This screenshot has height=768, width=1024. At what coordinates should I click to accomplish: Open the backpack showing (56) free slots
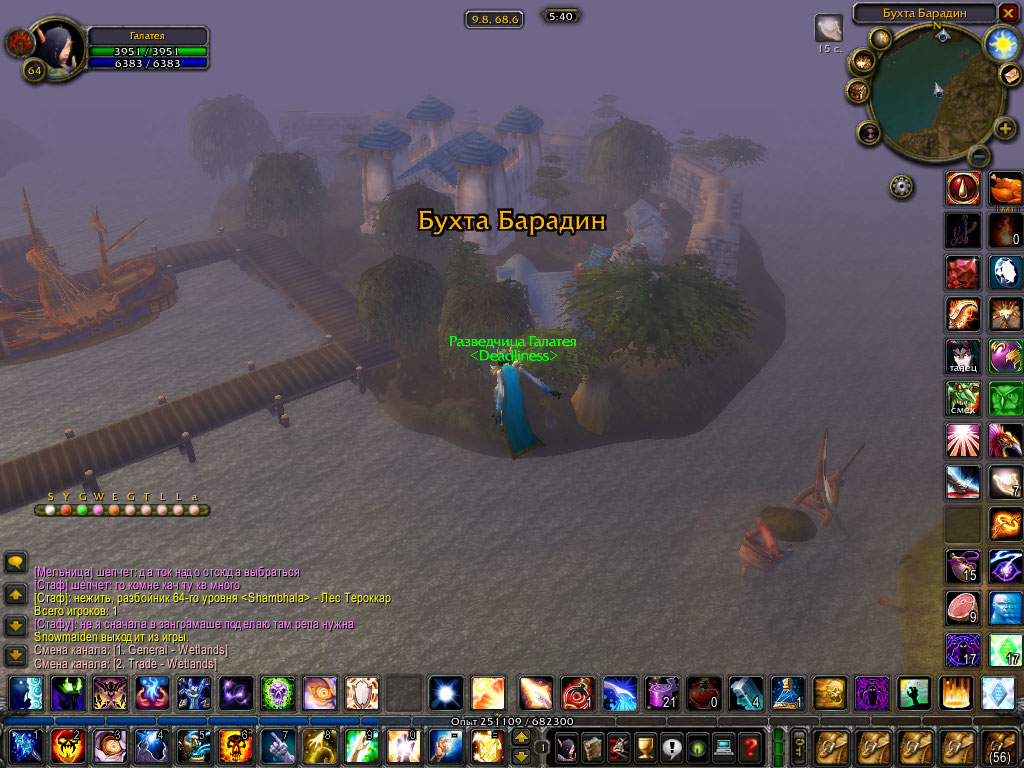1001,746
